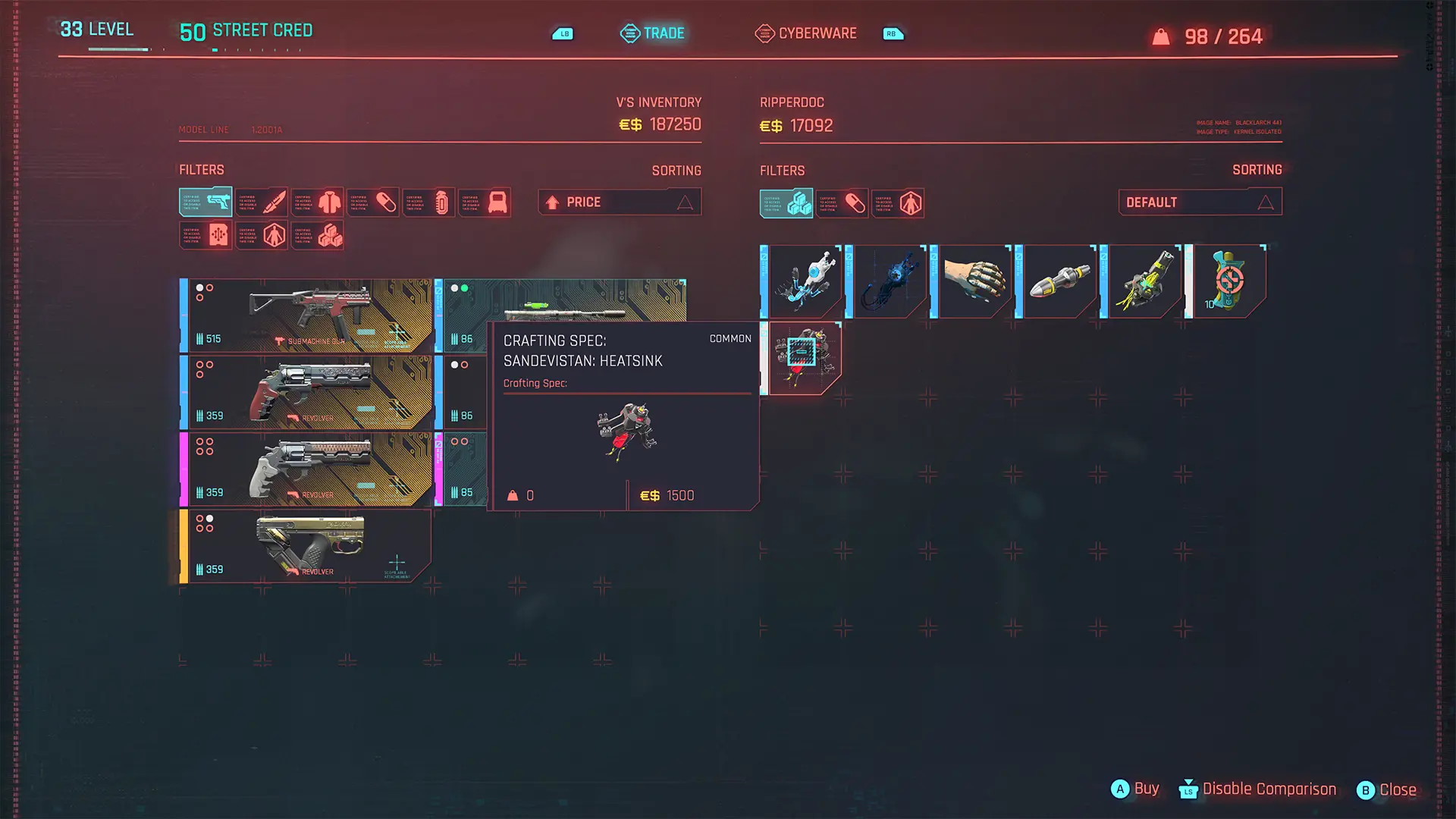
Task: Click Buy to purchase the Sandevistan Heatsink spec
Action: [x=1135, y=789]
